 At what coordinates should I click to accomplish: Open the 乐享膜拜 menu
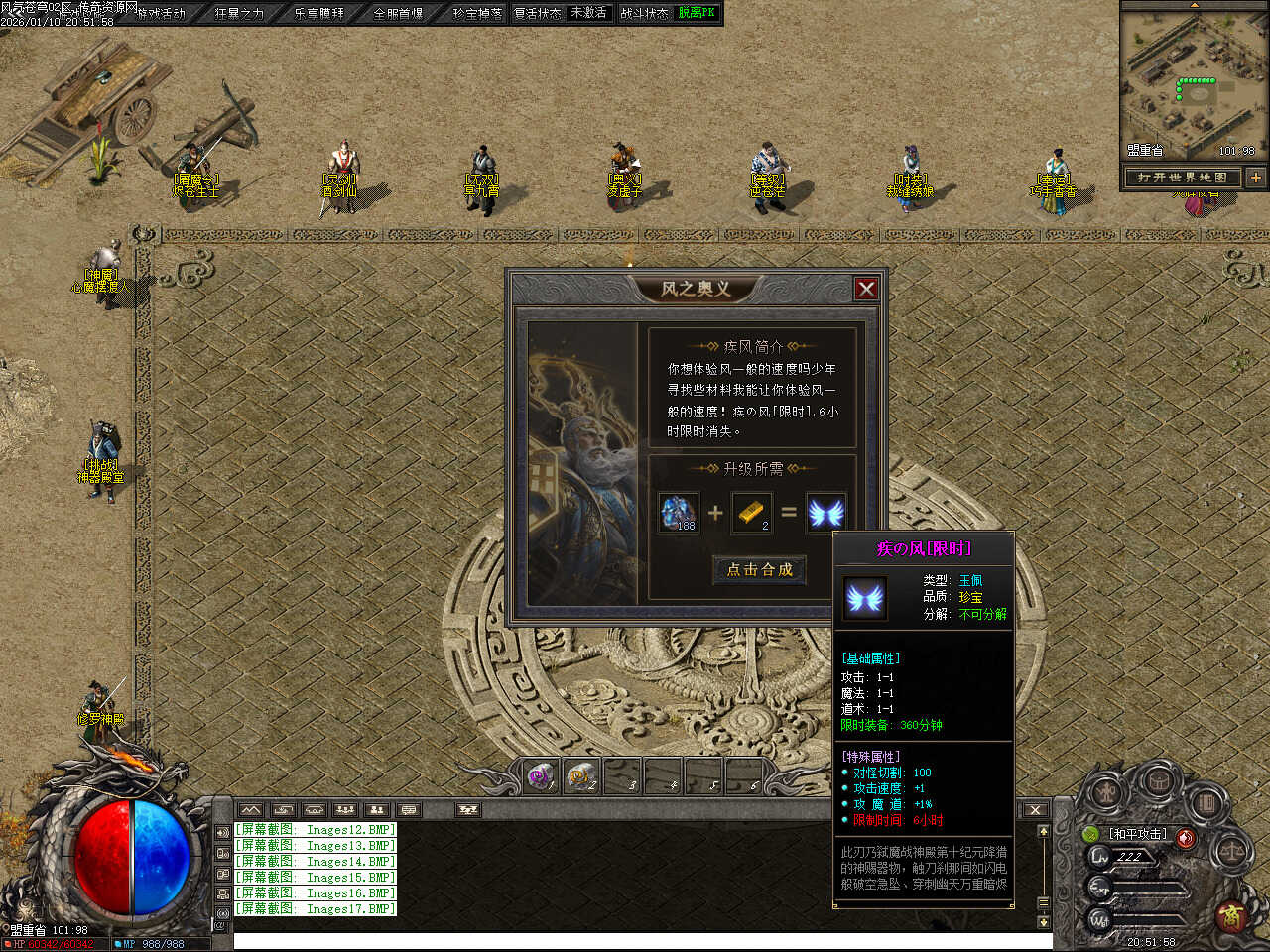tap(318, 14)
